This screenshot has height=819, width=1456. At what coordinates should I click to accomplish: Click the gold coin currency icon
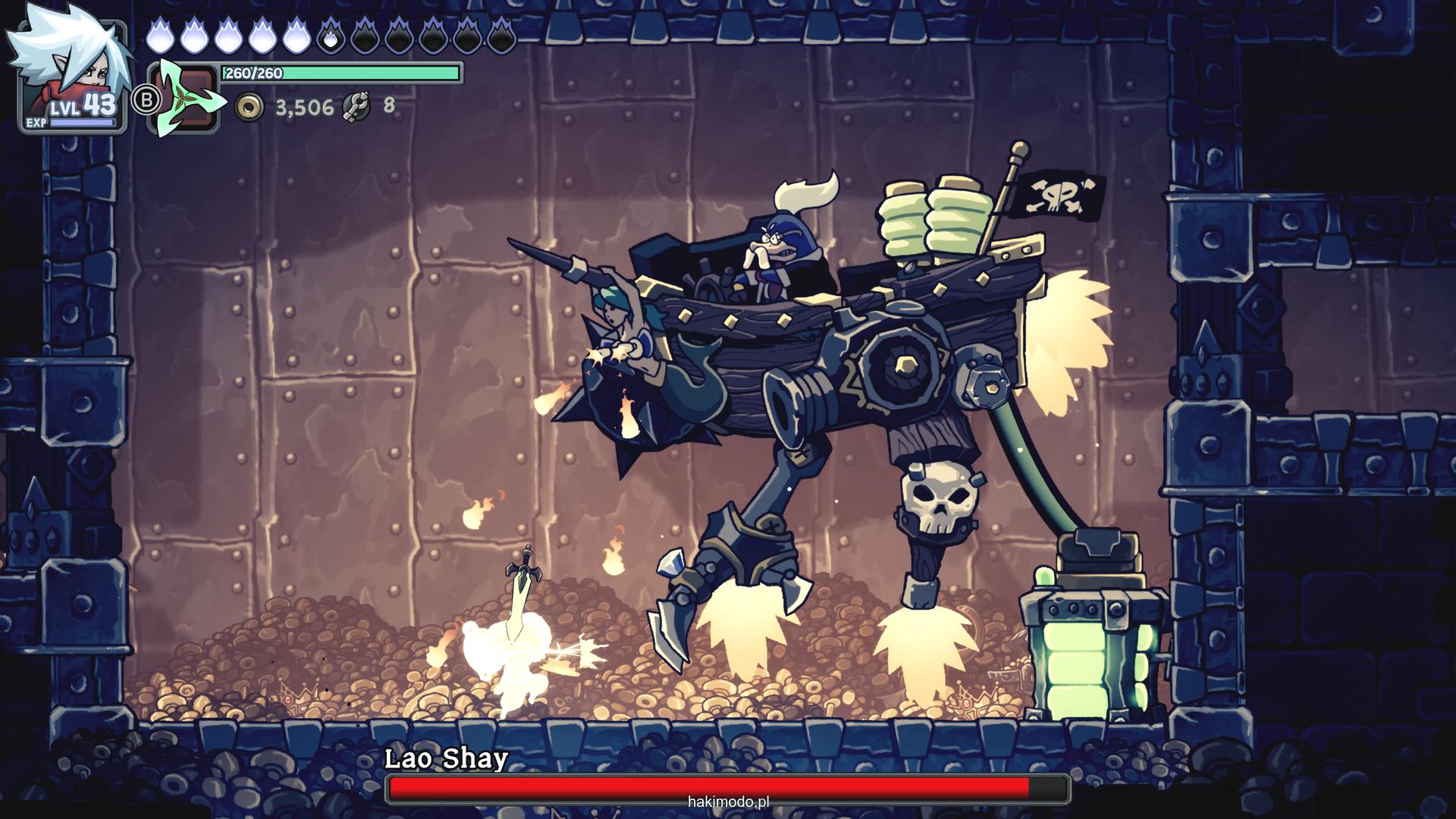[x=249, y=107]
